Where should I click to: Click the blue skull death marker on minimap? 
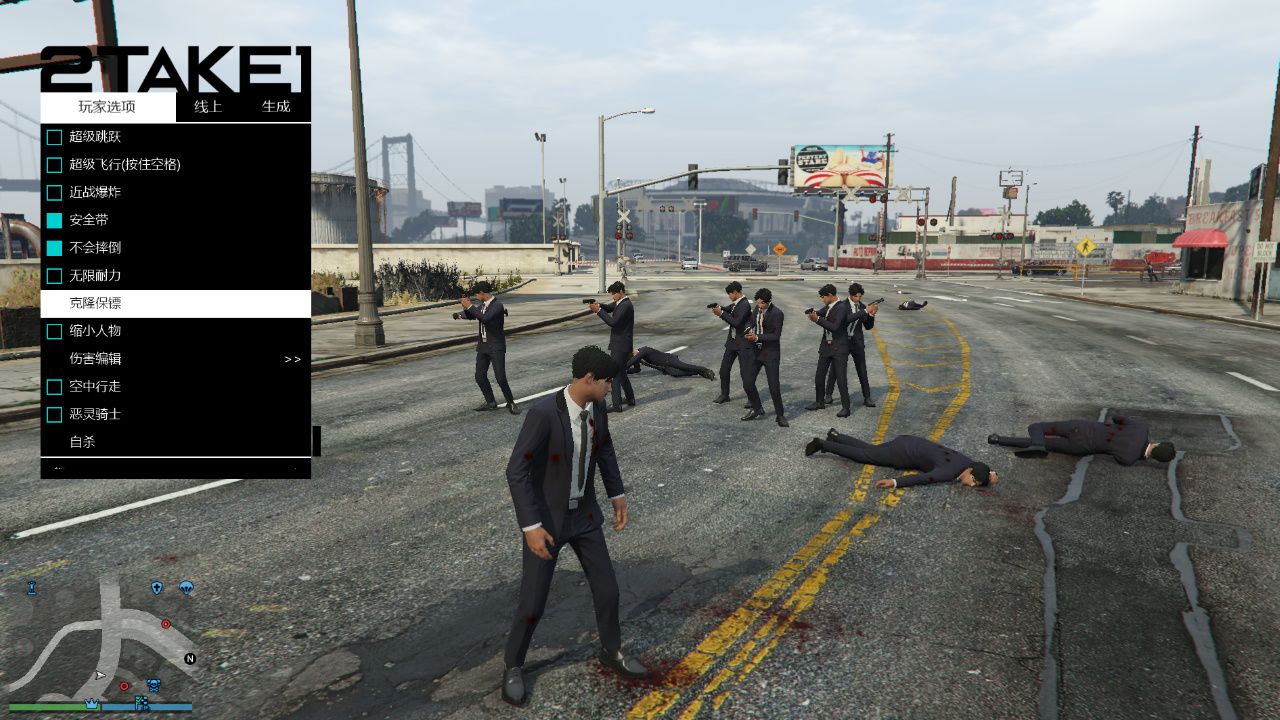[153, 684]
